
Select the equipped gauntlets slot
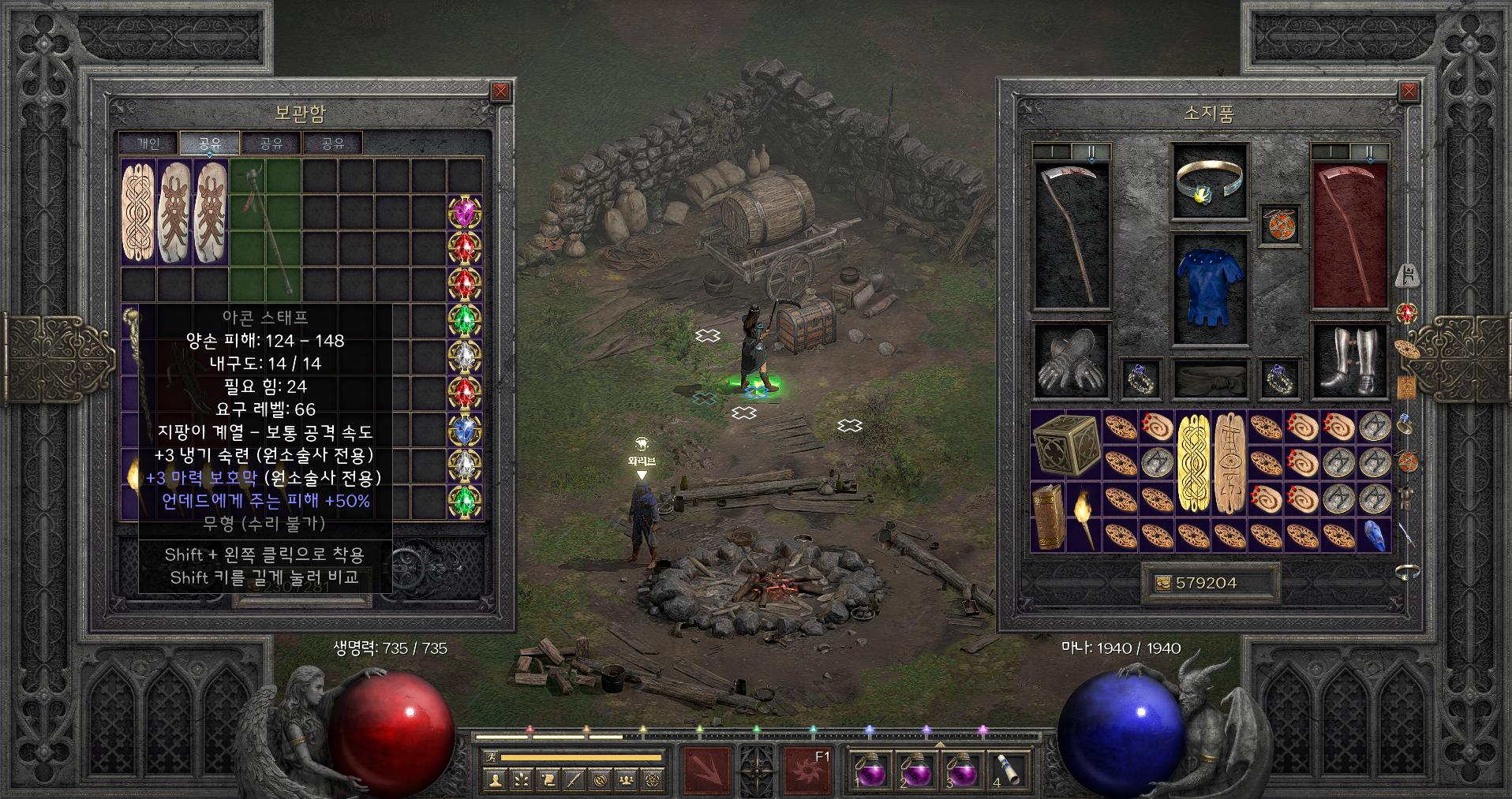pyautogui.click(x=1072, y=361)
